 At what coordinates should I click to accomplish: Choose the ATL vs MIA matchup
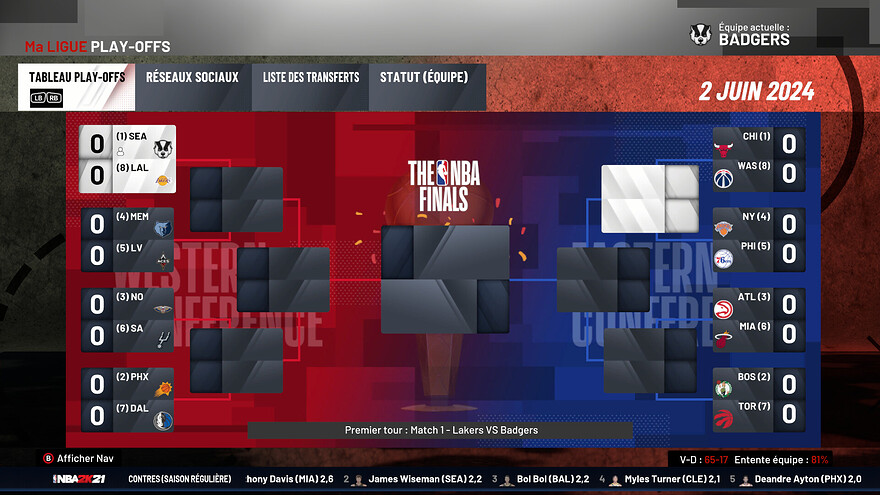click(x=759, y=320)
